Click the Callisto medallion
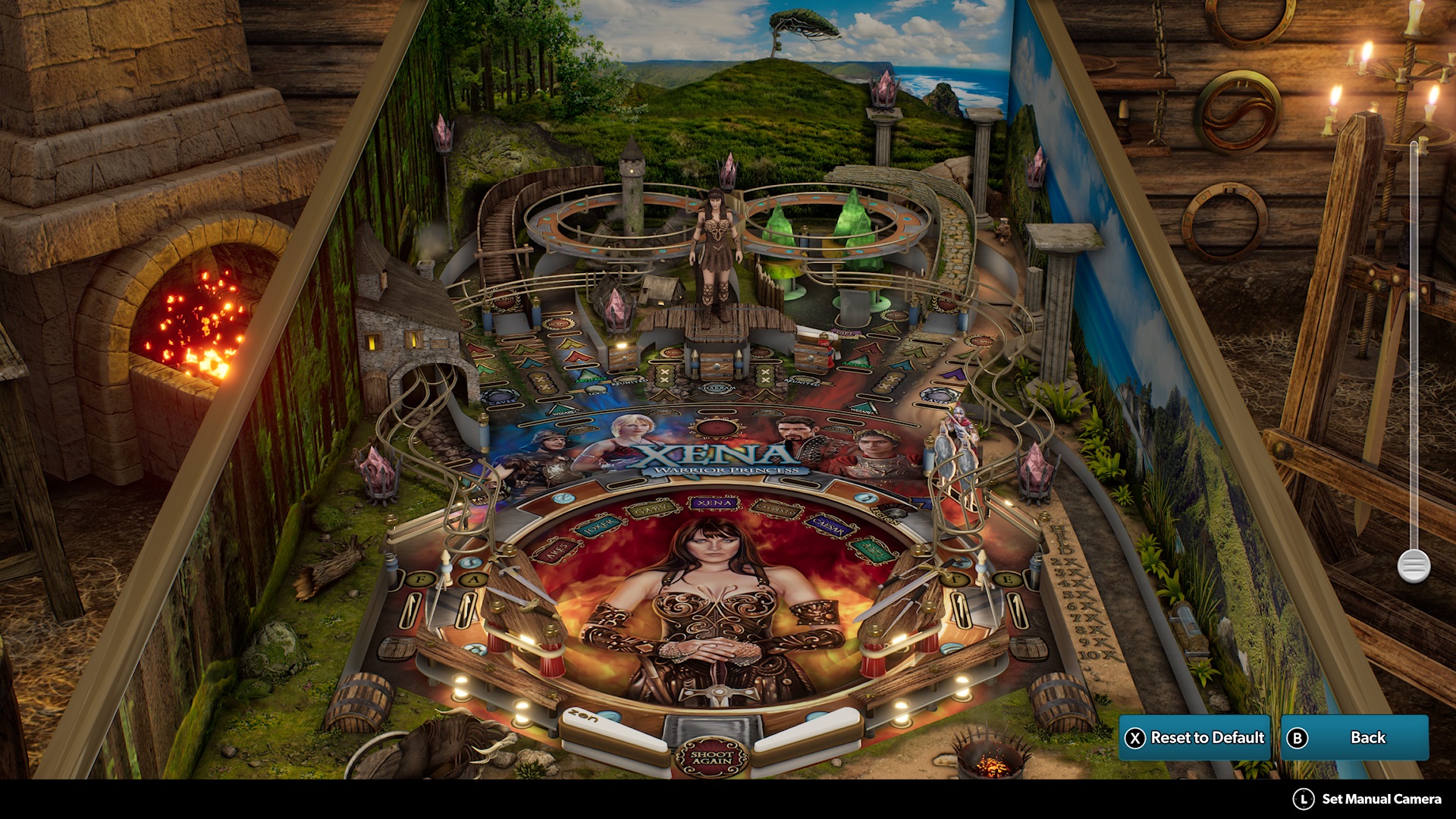Image resolution: width=1456 pixels, height=819 pixels. coord(777,509)
